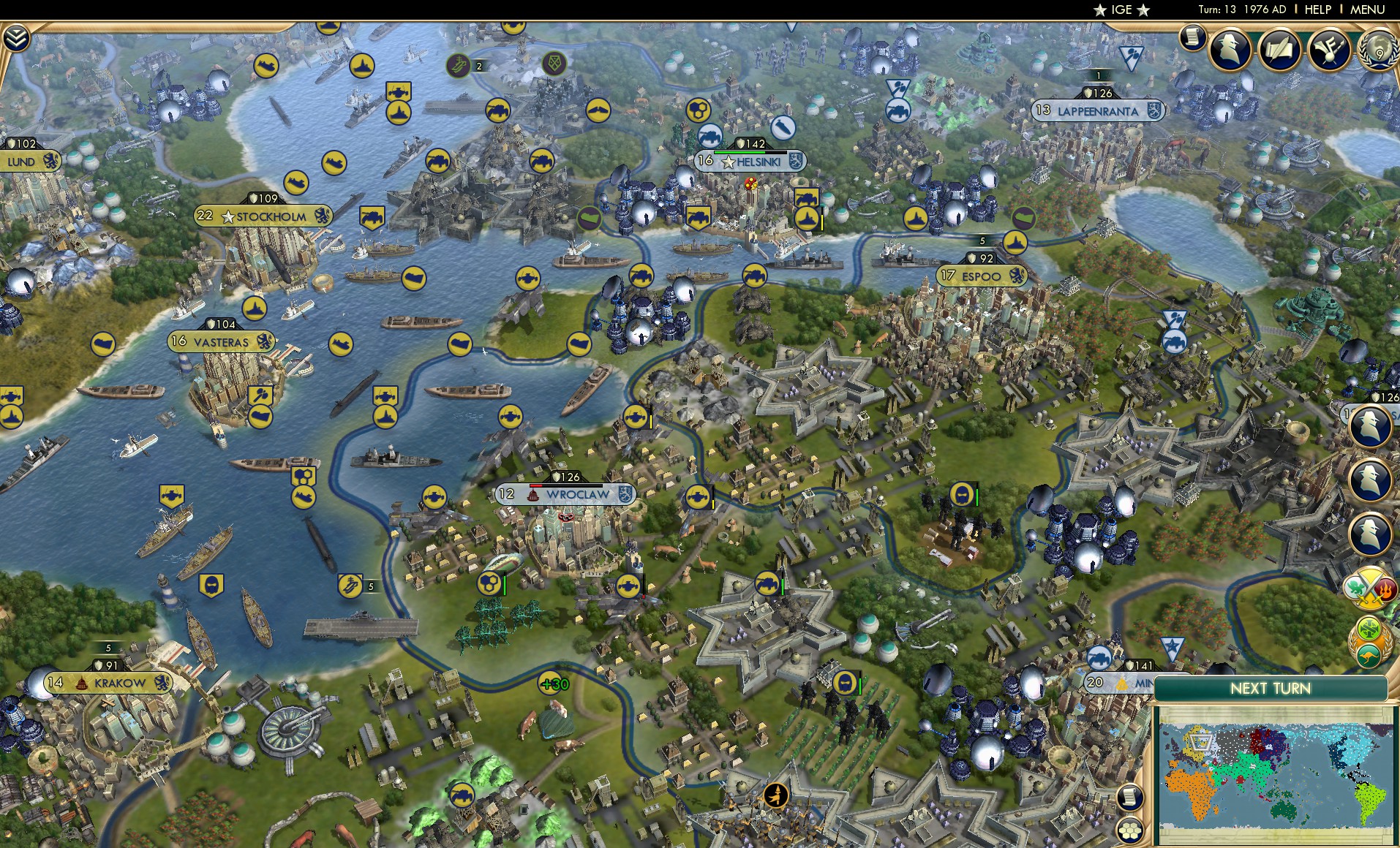Open the quill-and-scroll diplomacy overview icon

(1279, 50)
